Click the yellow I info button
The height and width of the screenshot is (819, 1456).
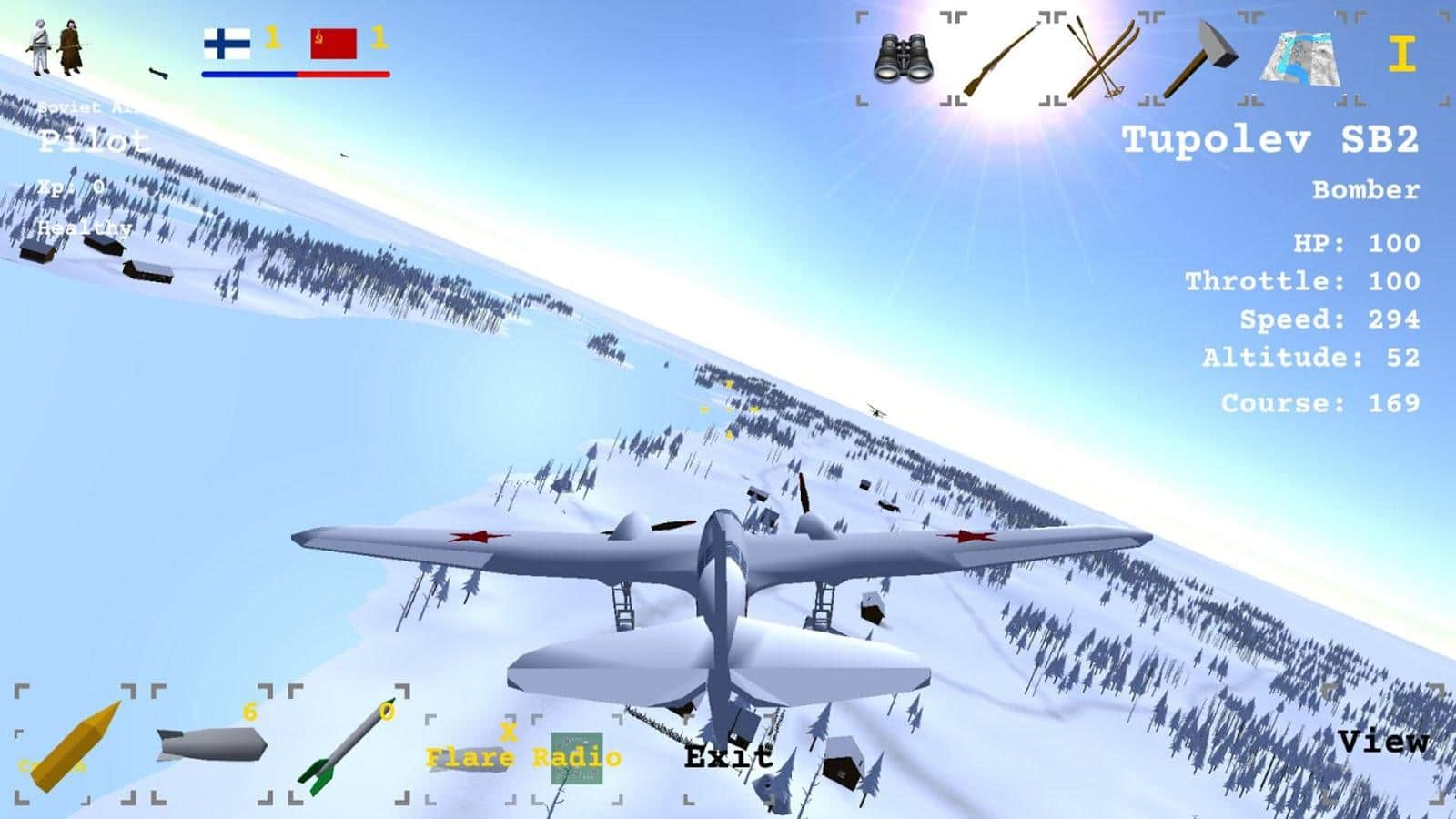pos(1401,56)
